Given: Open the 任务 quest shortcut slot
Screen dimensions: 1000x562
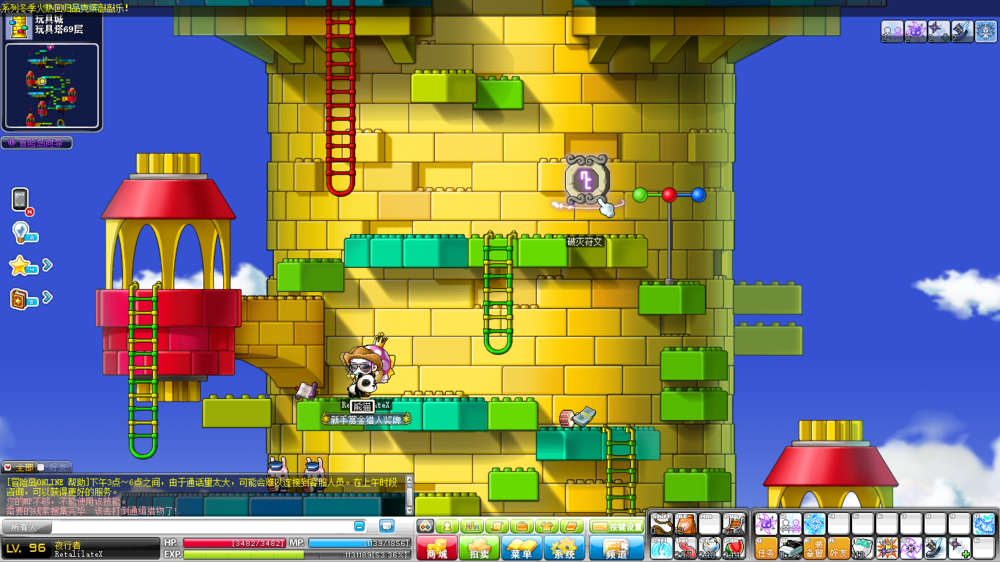Looking at the screenshot, I should tap(766, 547).
